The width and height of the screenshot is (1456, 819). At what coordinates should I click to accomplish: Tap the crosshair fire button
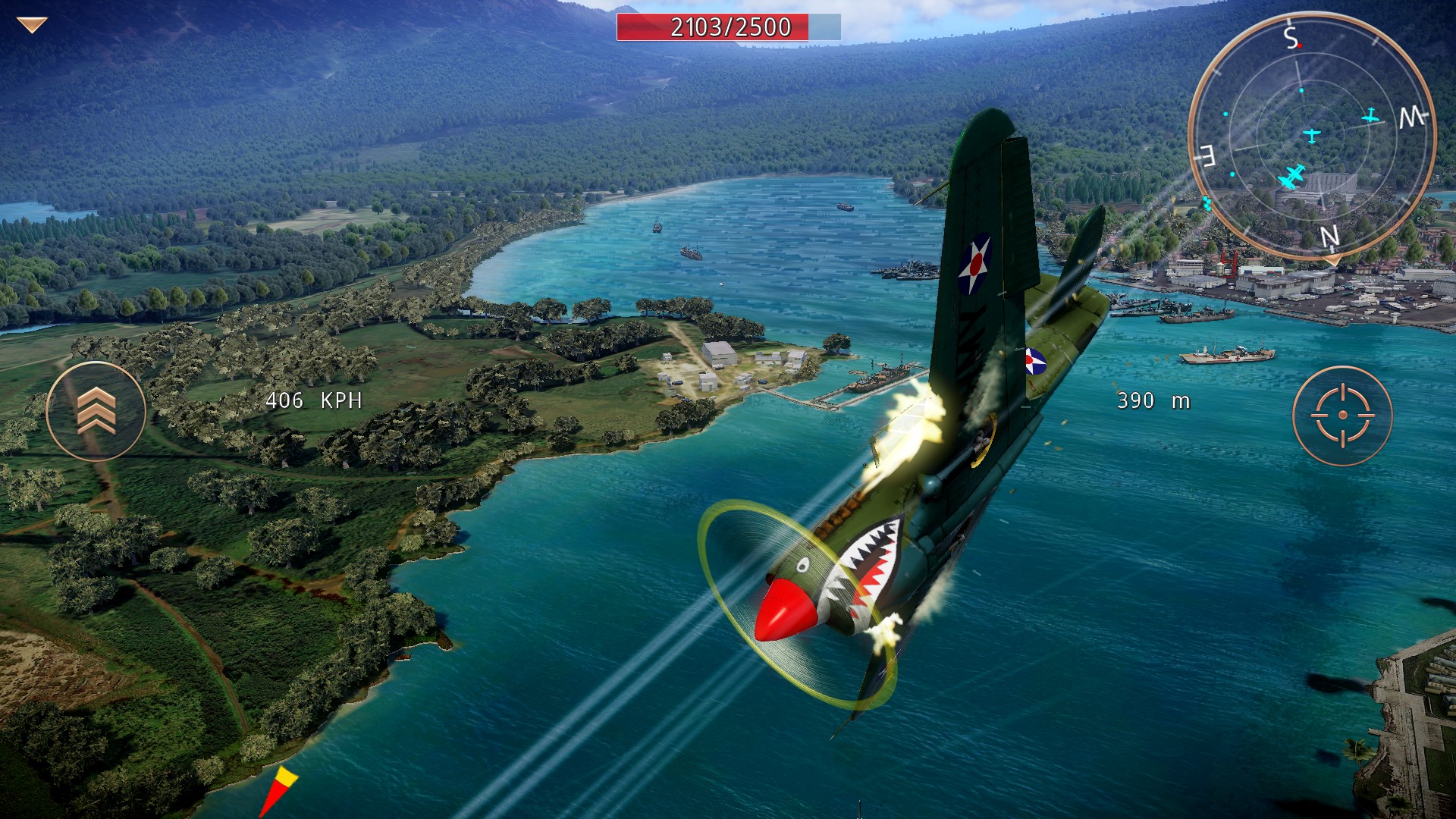coord(1342,416)
